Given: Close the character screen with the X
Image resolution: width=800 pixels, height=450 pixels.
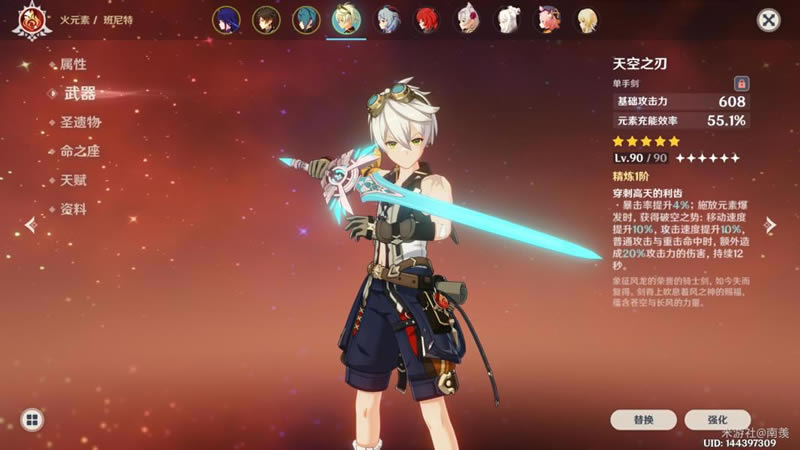Looking at the screenshot, I should [x=768, y=20].
